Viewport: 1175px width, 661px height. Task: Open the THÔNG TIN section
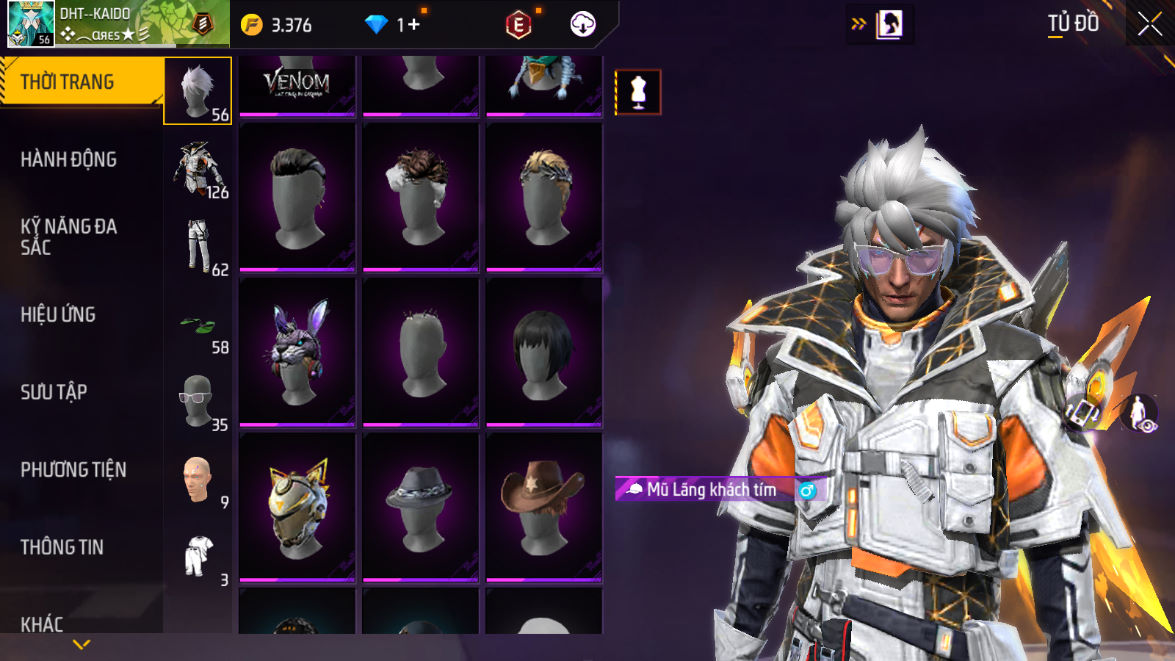click(62, 547)
